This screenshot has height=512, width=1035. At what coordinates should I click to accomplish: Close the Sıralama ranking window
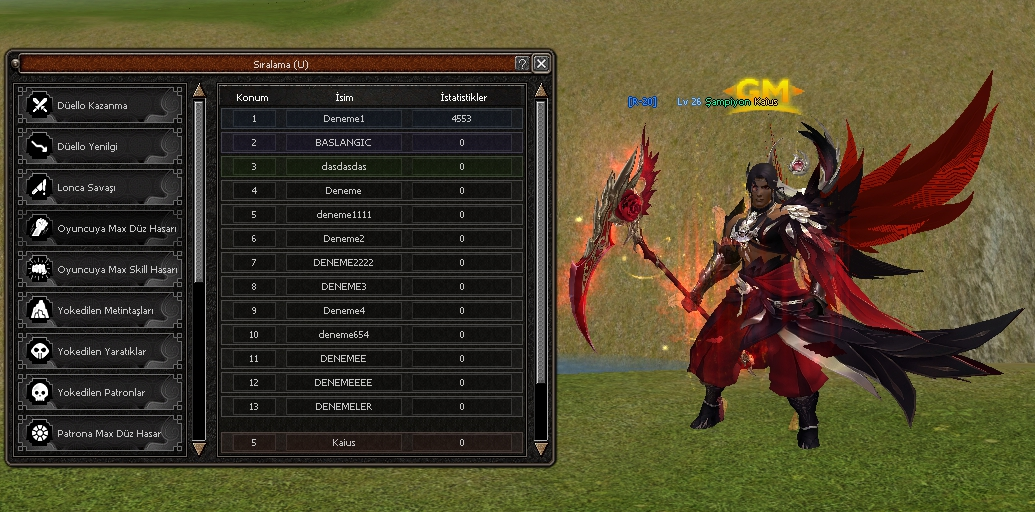click(x=541, y=63)
